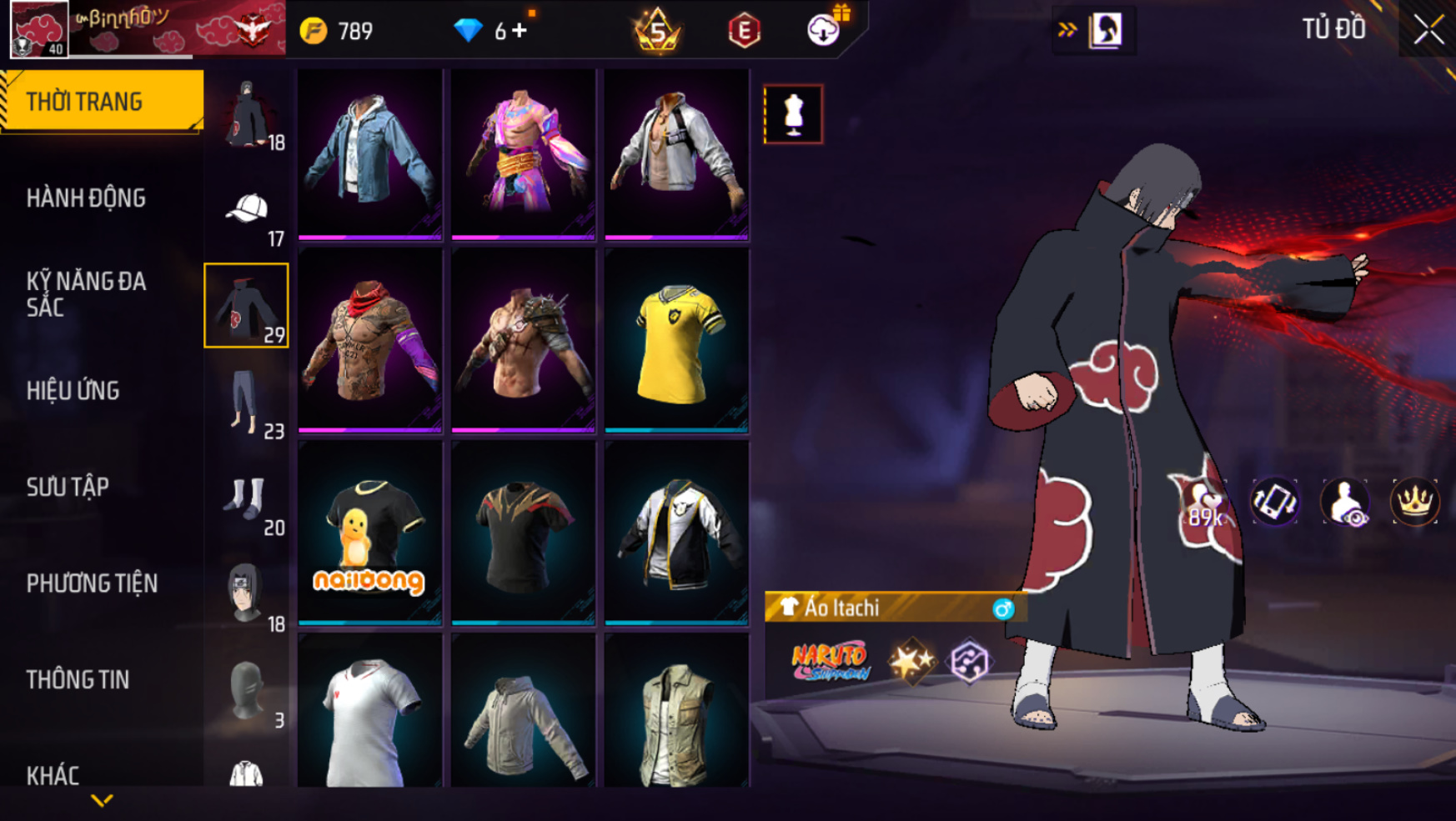Select the pants category with 23 items
This screenshot has height=821, width=1456.
pos(247,402)
